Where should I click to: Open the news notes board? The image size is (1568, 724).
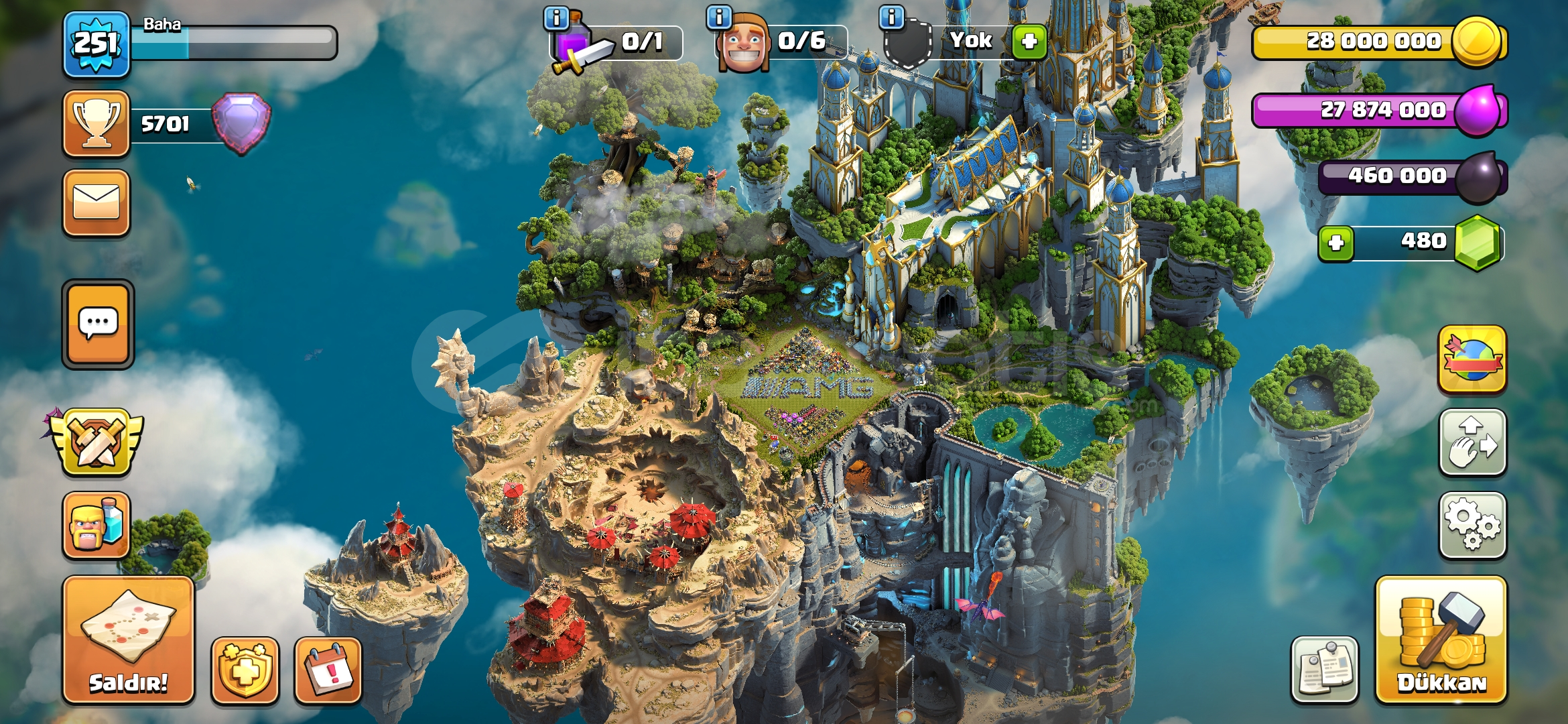(x=1324, y=670)
